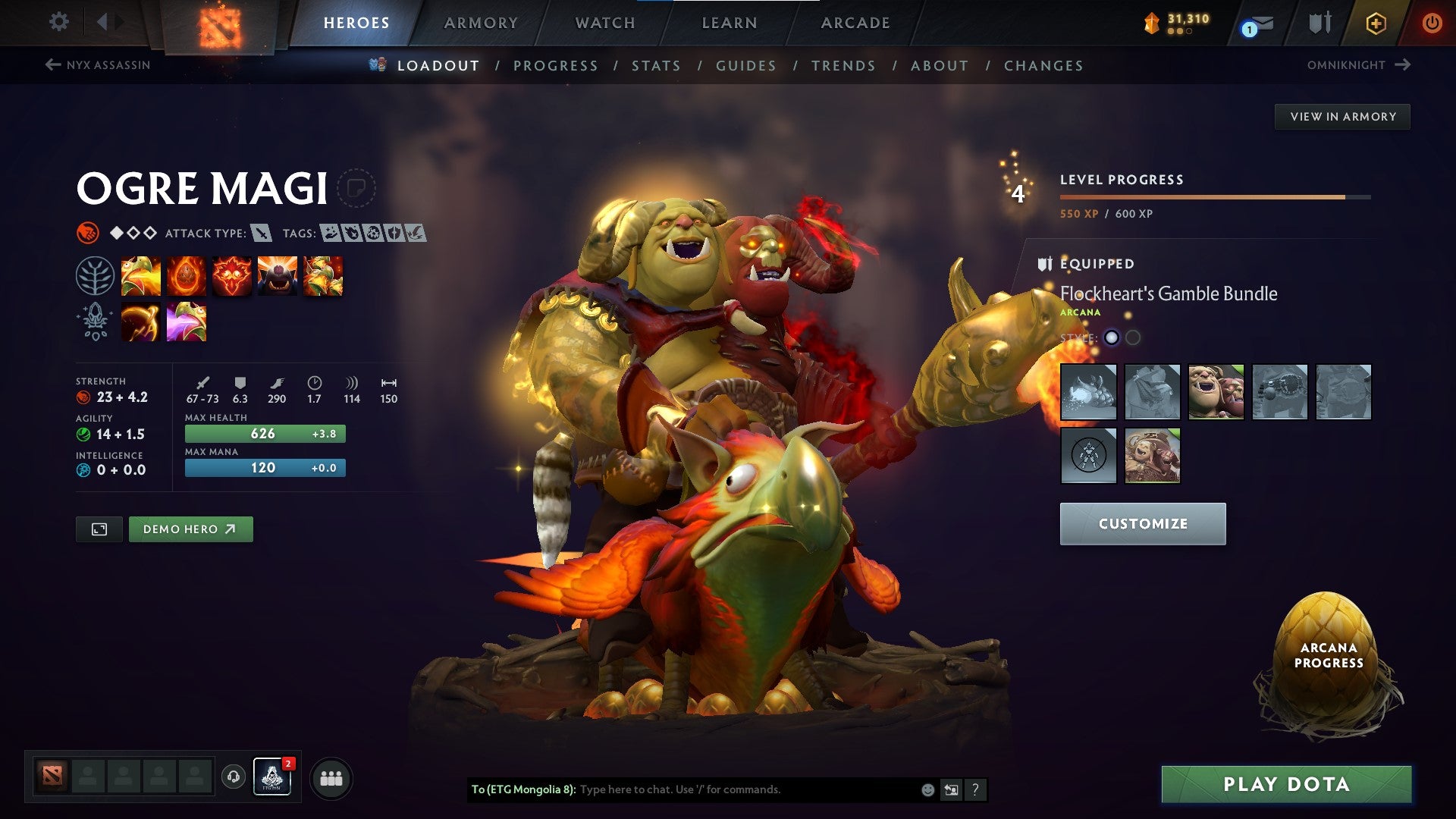Screen dimensions: 1456x819
Task: Click the strength attribute fist icon
Action: 83,395
